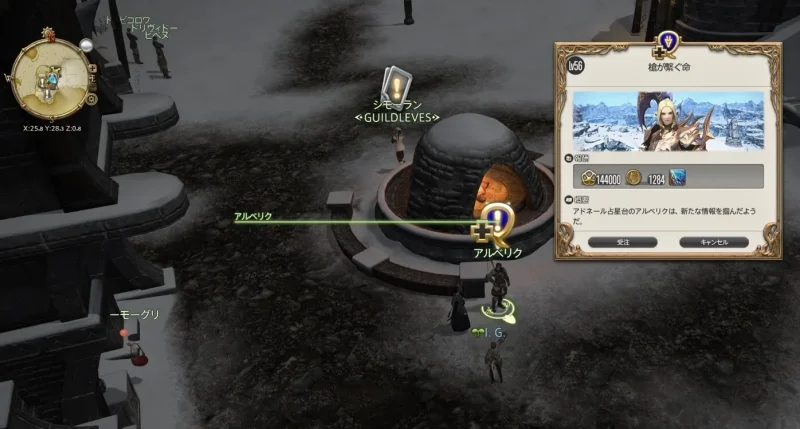Click the weather orb beside the minimap
800x429 pixels.
pyautogui.click(x=87, y=46)
